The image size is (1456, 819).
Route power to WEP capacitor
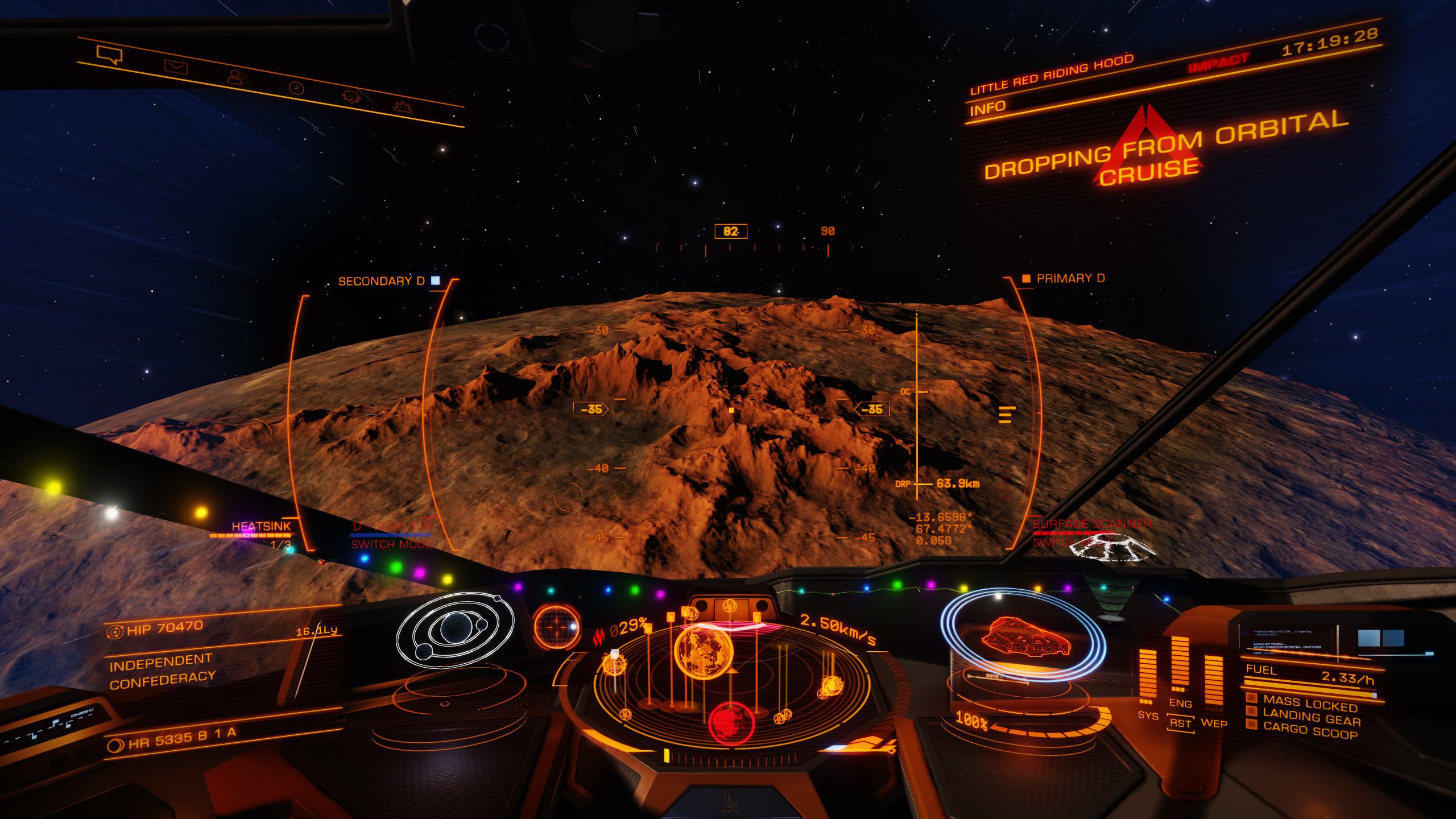1214,723
